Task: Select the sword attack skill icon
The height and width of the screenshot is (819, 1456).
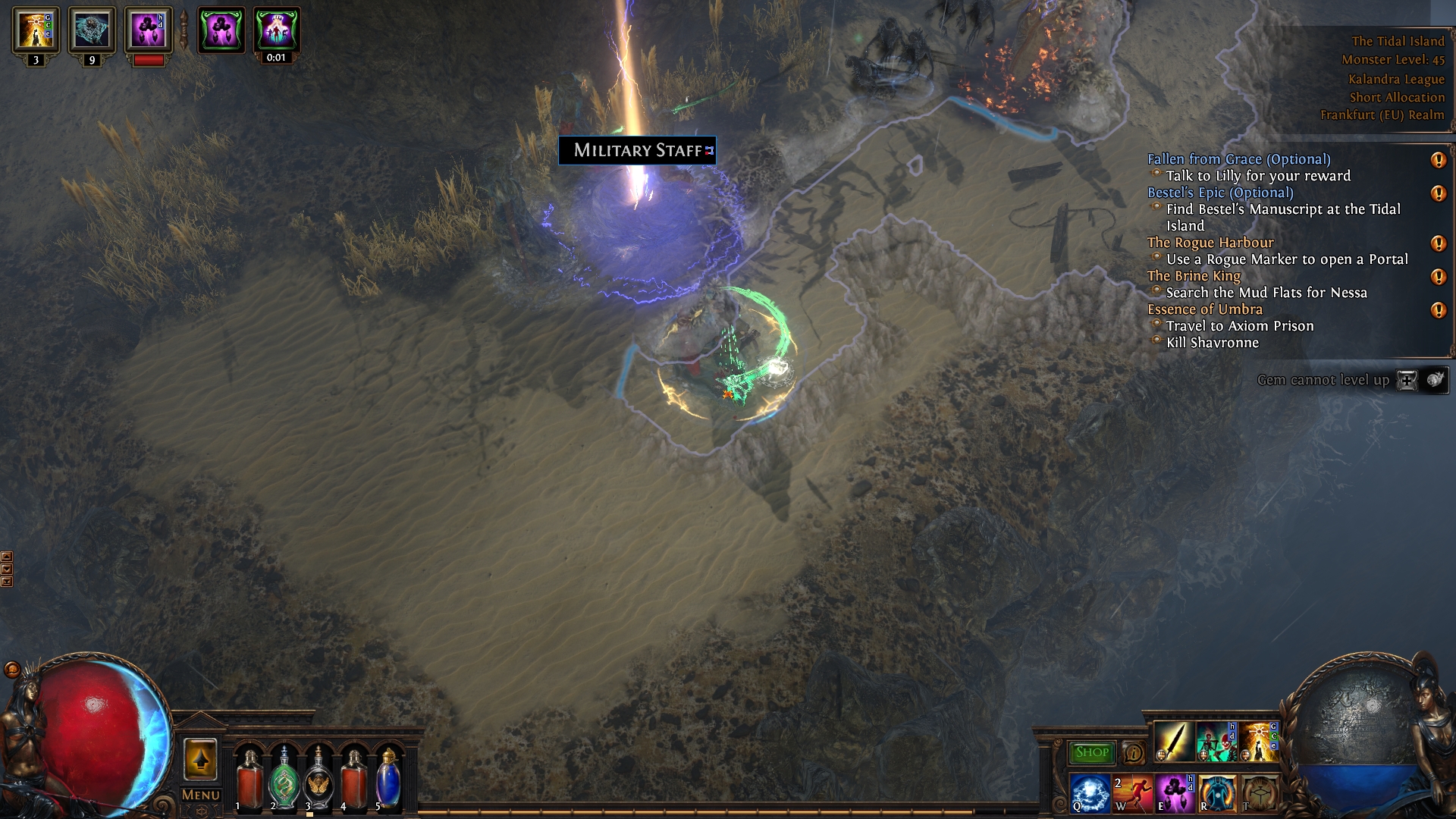Action: point(1173,742)
